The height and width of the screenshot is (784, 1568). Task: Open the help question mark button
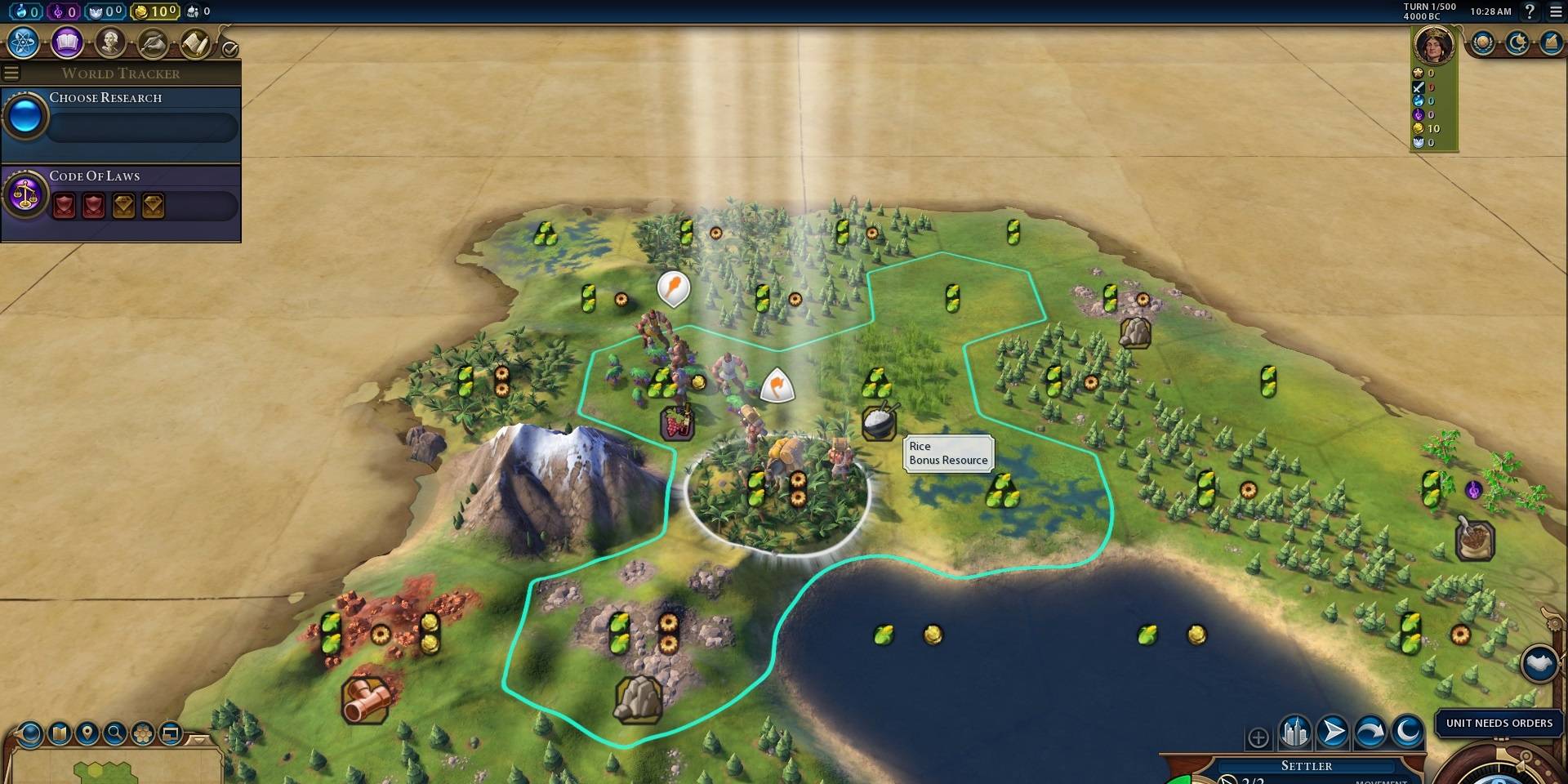[x=1530, y=11]
